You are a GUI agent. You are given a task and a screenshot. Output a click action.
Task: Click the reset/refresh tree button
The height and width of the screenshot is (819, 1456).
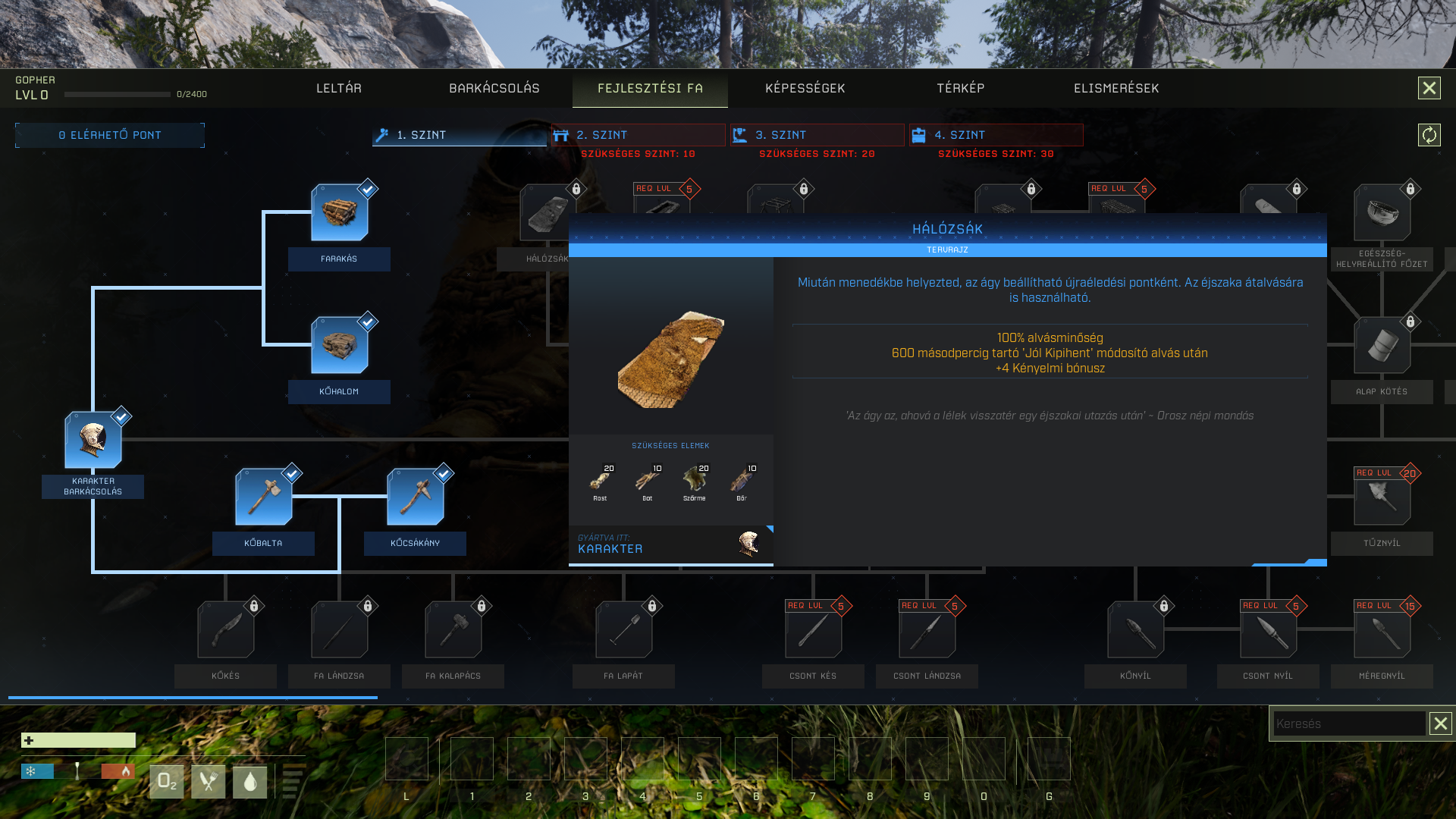pos(1429,135)
